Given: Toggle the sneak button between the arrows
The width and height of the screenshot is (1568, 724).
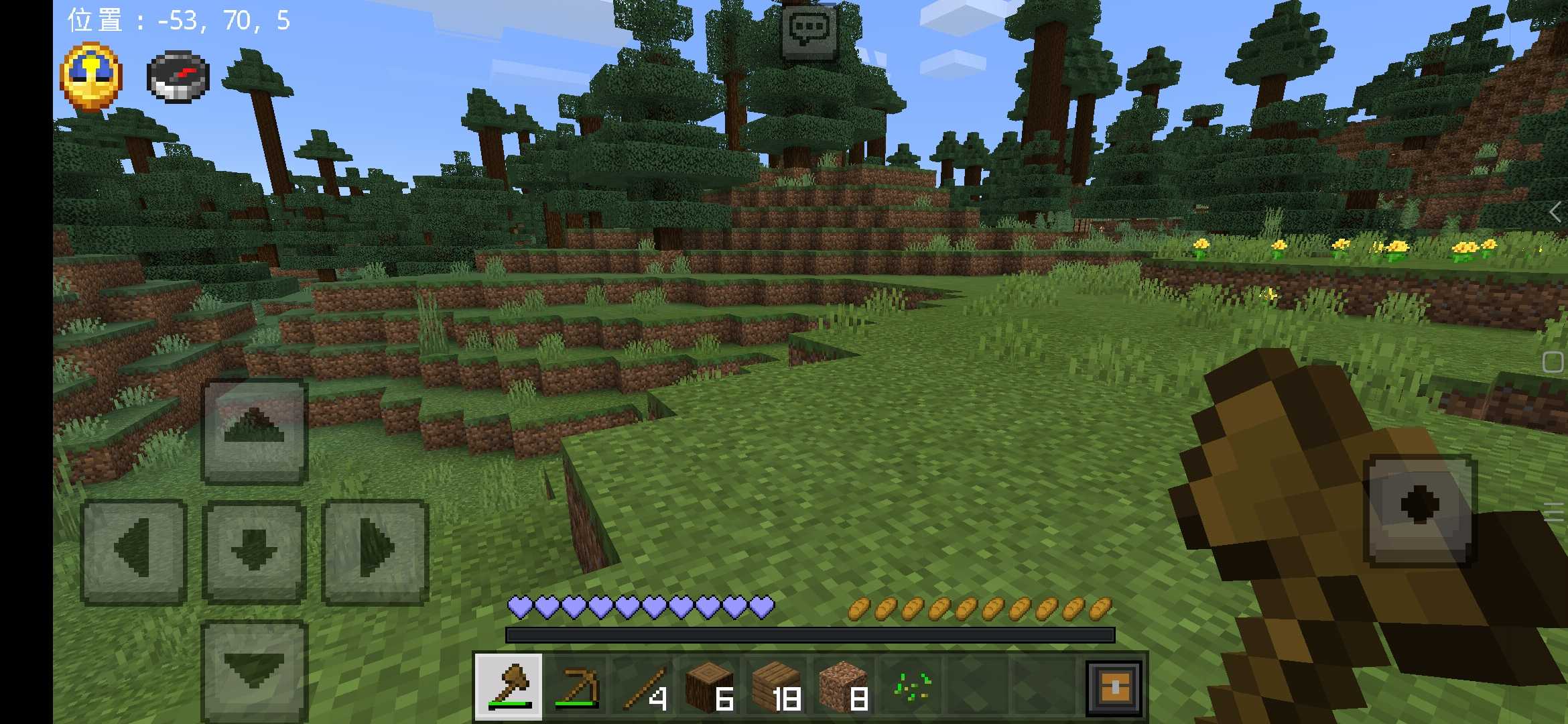Looking at the screenshot, I should coord(254,552).
